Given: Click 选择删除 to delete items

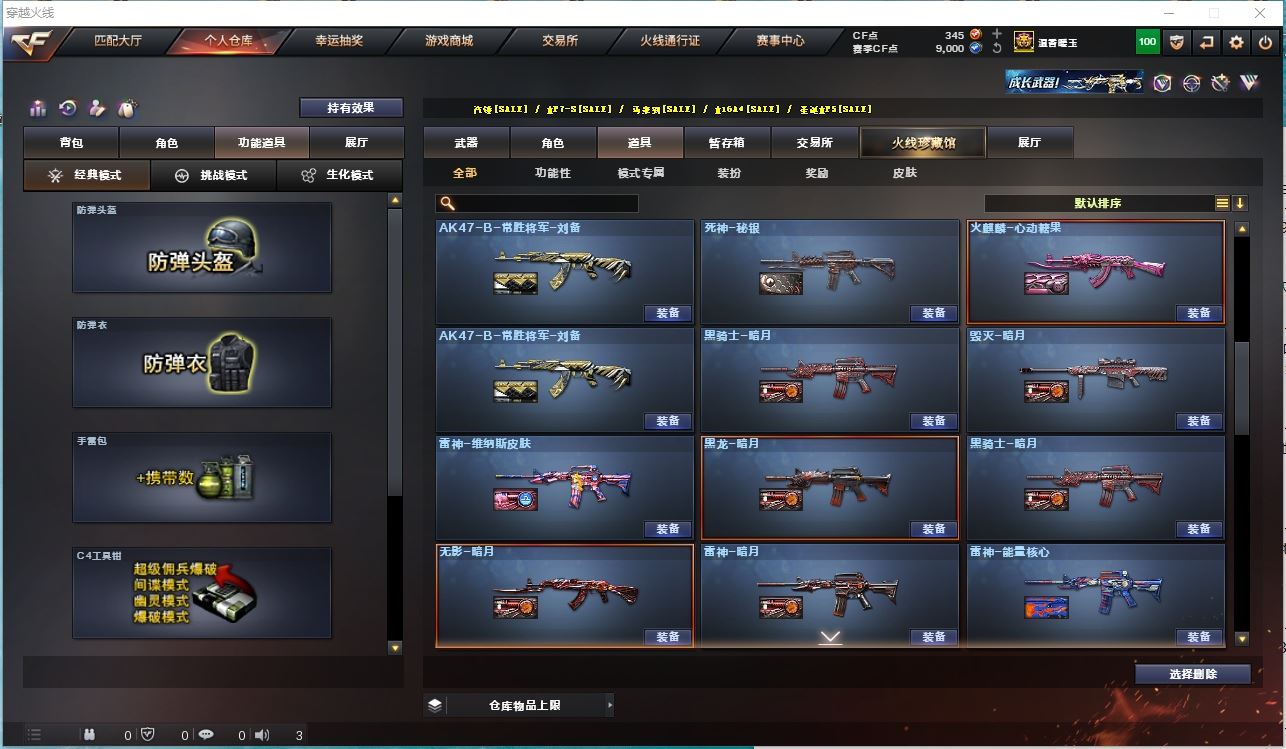Looking at the screenshot, I should (x=1192, y=674).
